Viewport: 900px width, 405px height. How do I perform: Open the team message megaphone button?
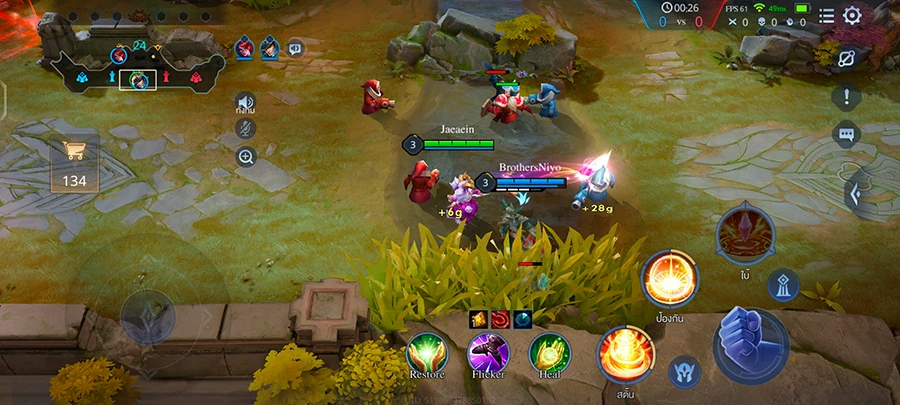coord(295,48)
